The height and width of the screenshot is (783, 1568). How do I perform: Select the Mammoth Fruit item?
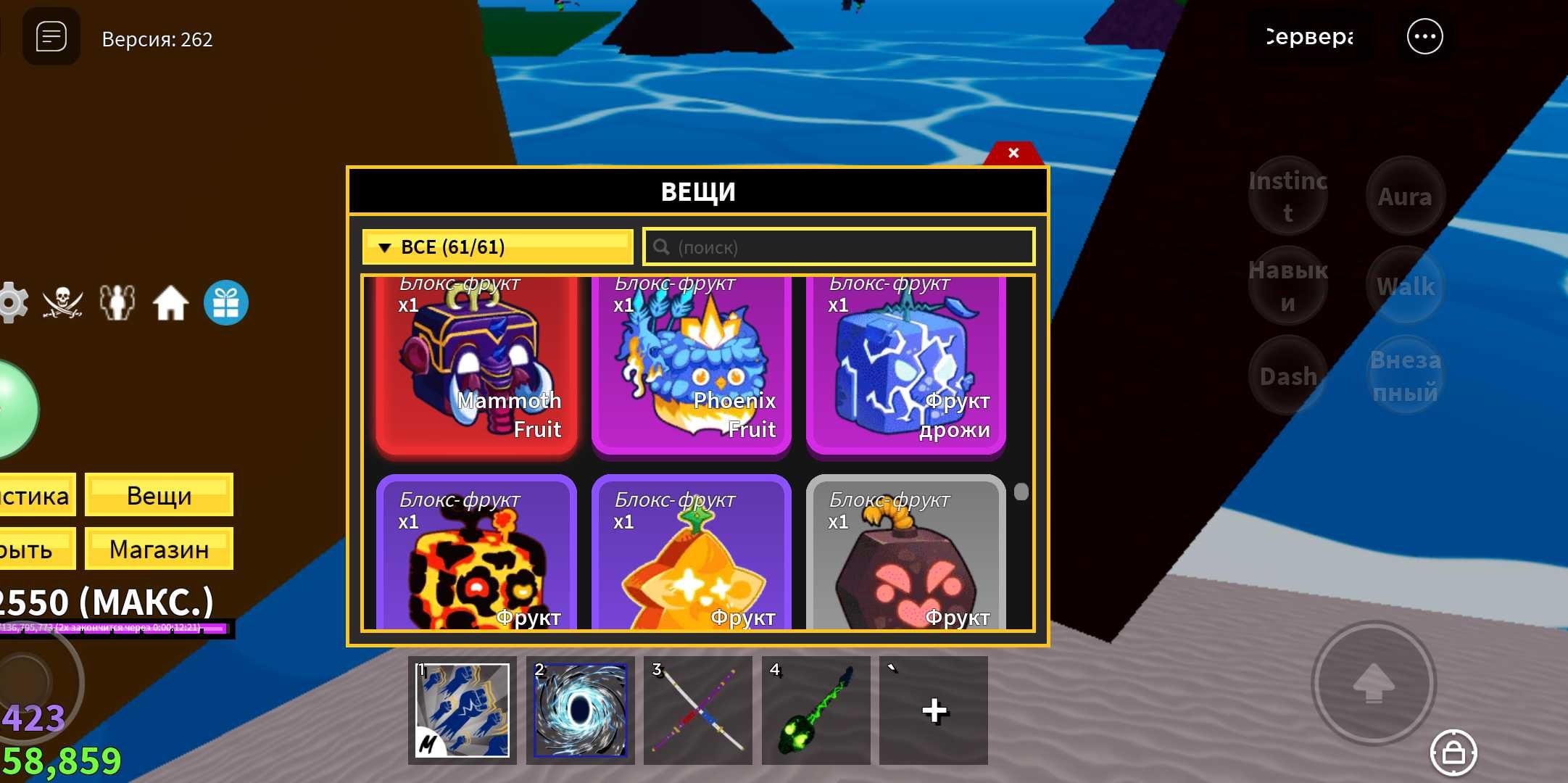point(476,366)
